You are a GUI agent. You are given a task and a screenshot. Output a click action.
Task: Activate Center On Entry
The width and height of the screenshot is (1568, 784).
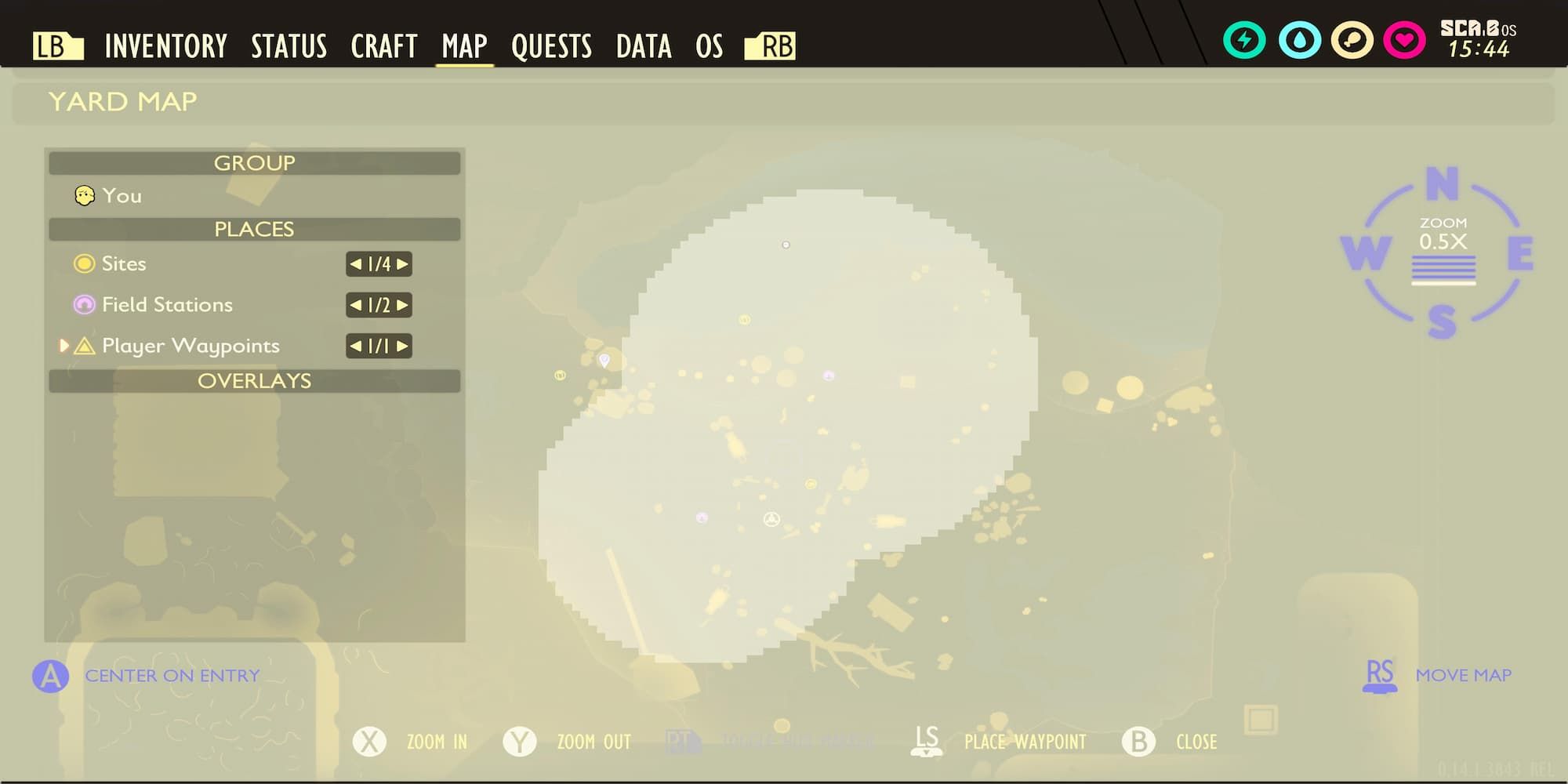[x=50, y=674]
